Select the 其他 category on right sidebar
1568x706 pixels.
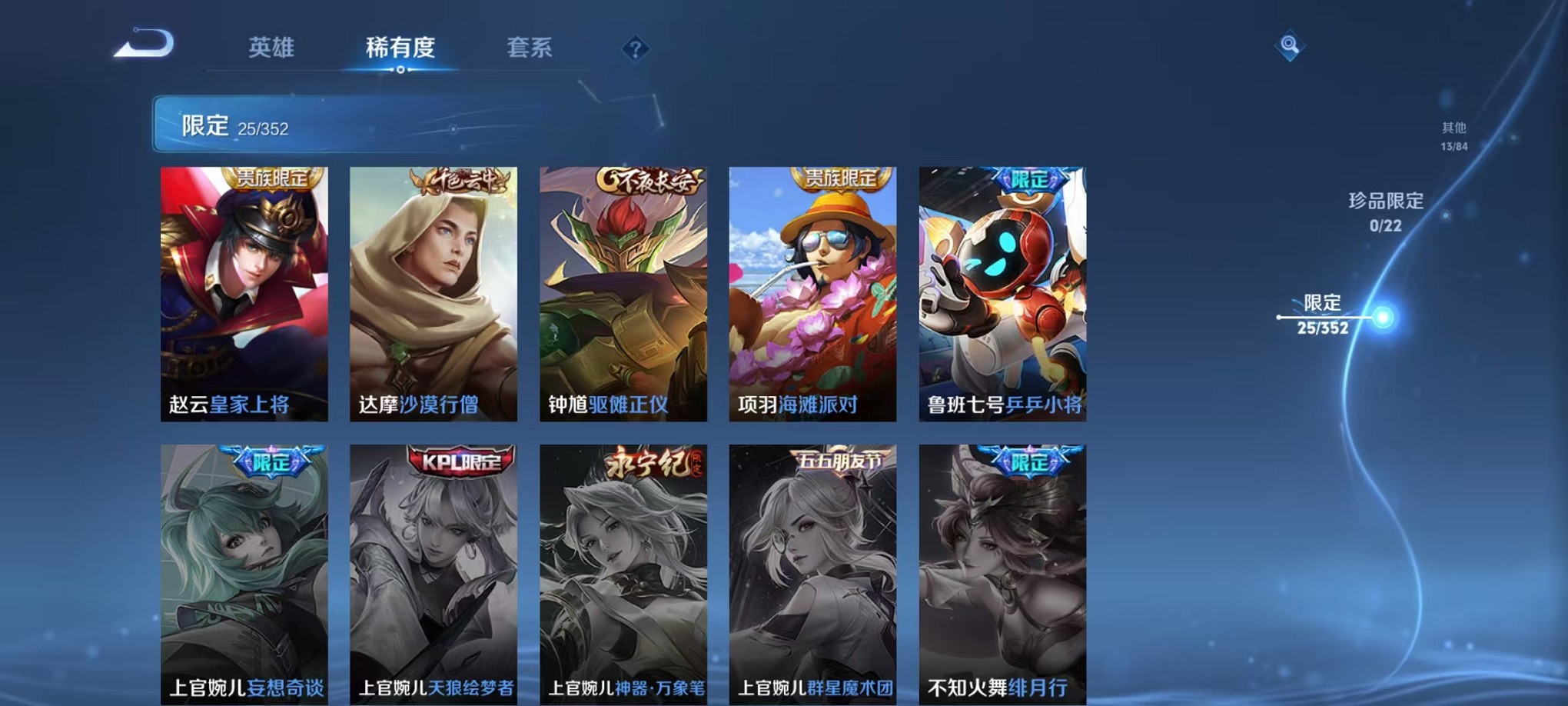pos(1453,132)
